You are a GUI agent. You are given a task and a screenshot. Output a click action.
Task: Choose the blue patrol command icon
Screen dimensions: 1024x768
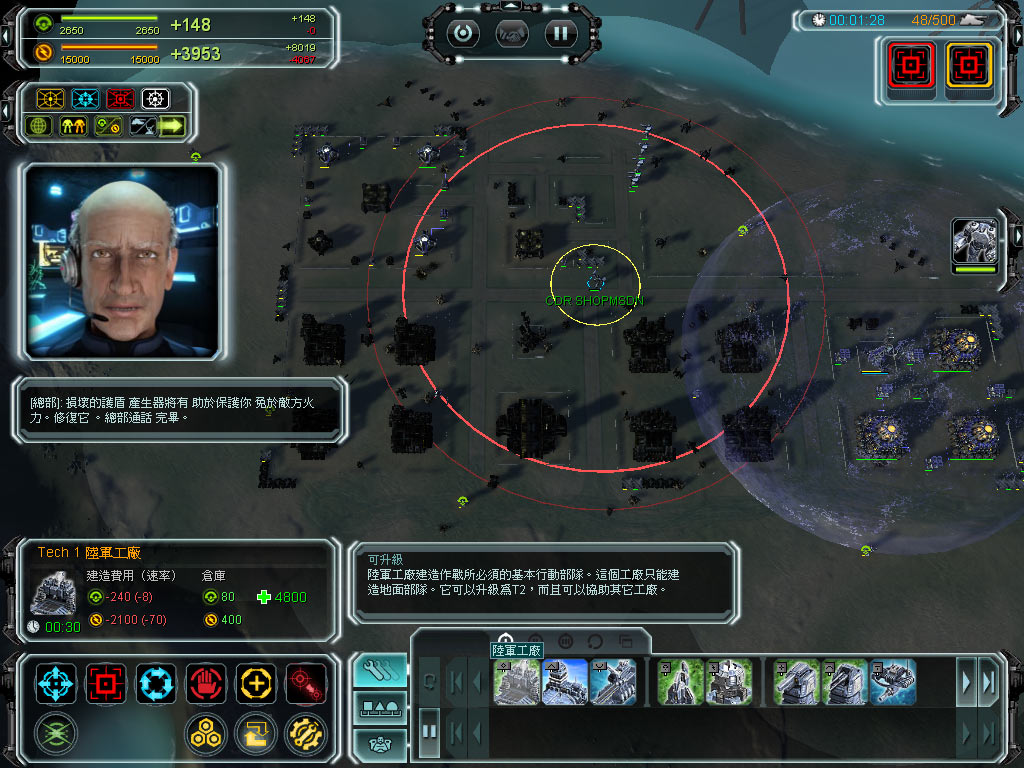coord(156,683)
